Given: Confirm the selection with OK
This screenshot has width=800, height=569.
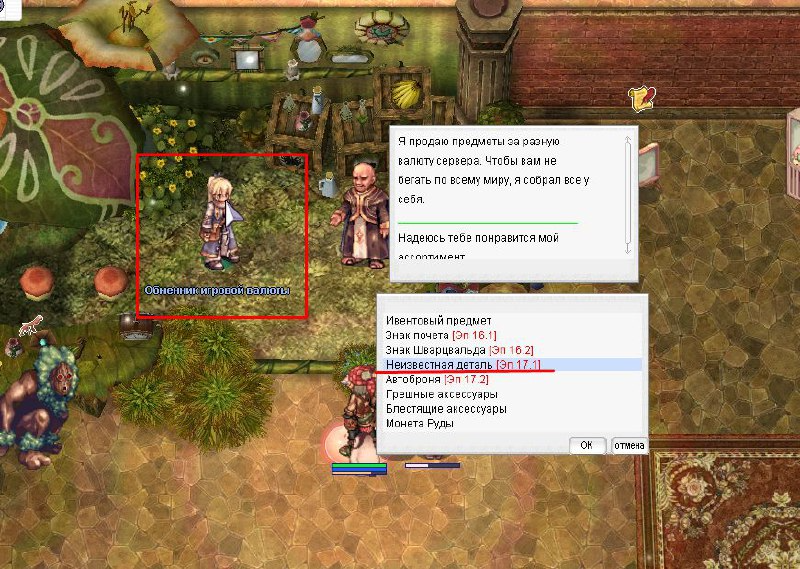Looking at the screenshot, I should click(586, 446).
